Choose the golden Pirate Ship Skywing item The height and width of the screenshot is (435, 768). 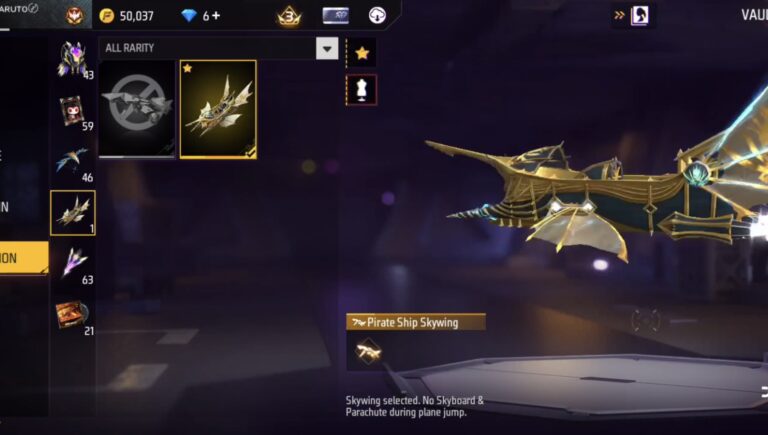coord(218,108)
